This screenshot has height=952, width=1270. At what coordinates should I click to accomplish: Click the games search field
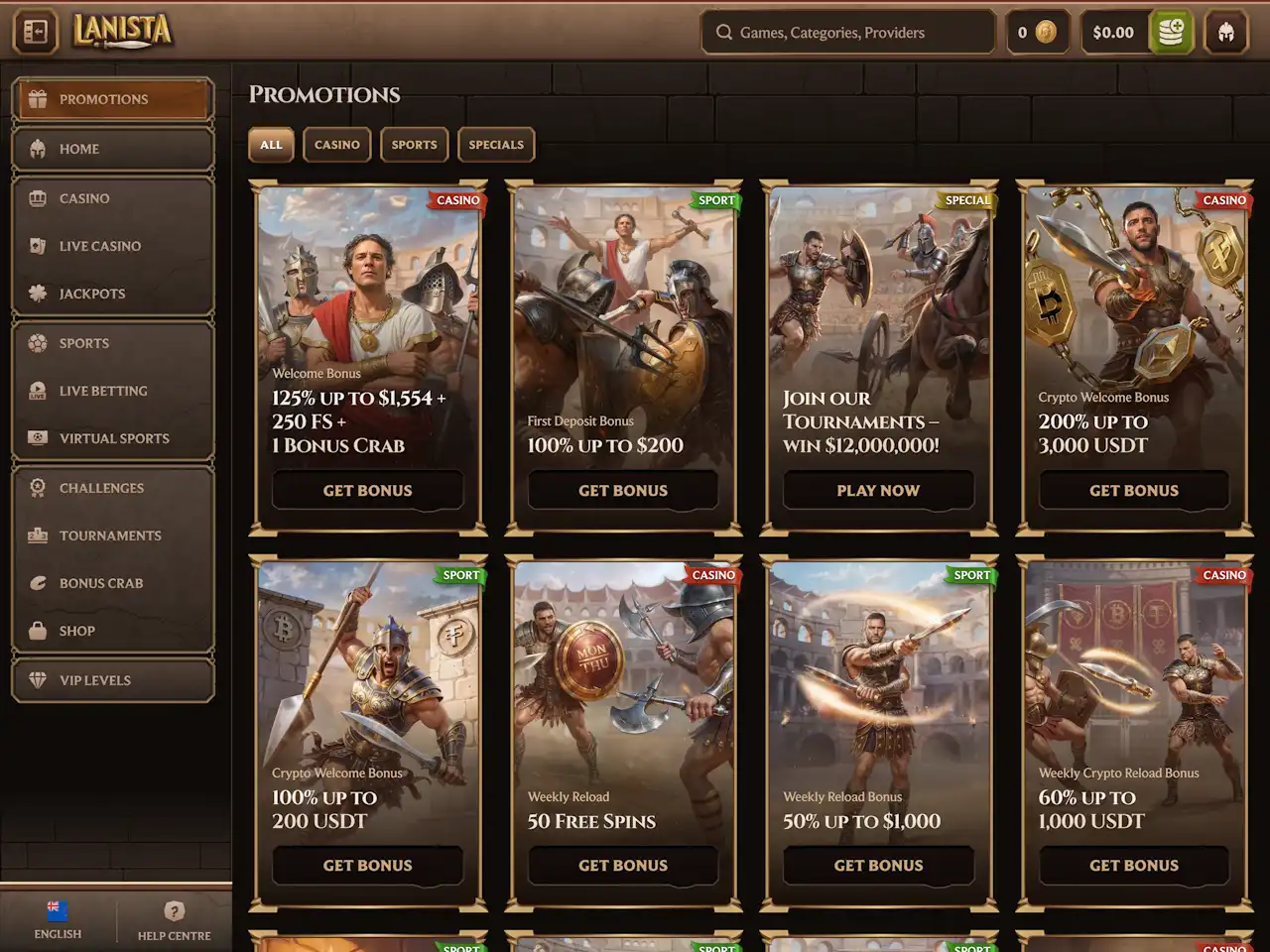tap(848, 33)
